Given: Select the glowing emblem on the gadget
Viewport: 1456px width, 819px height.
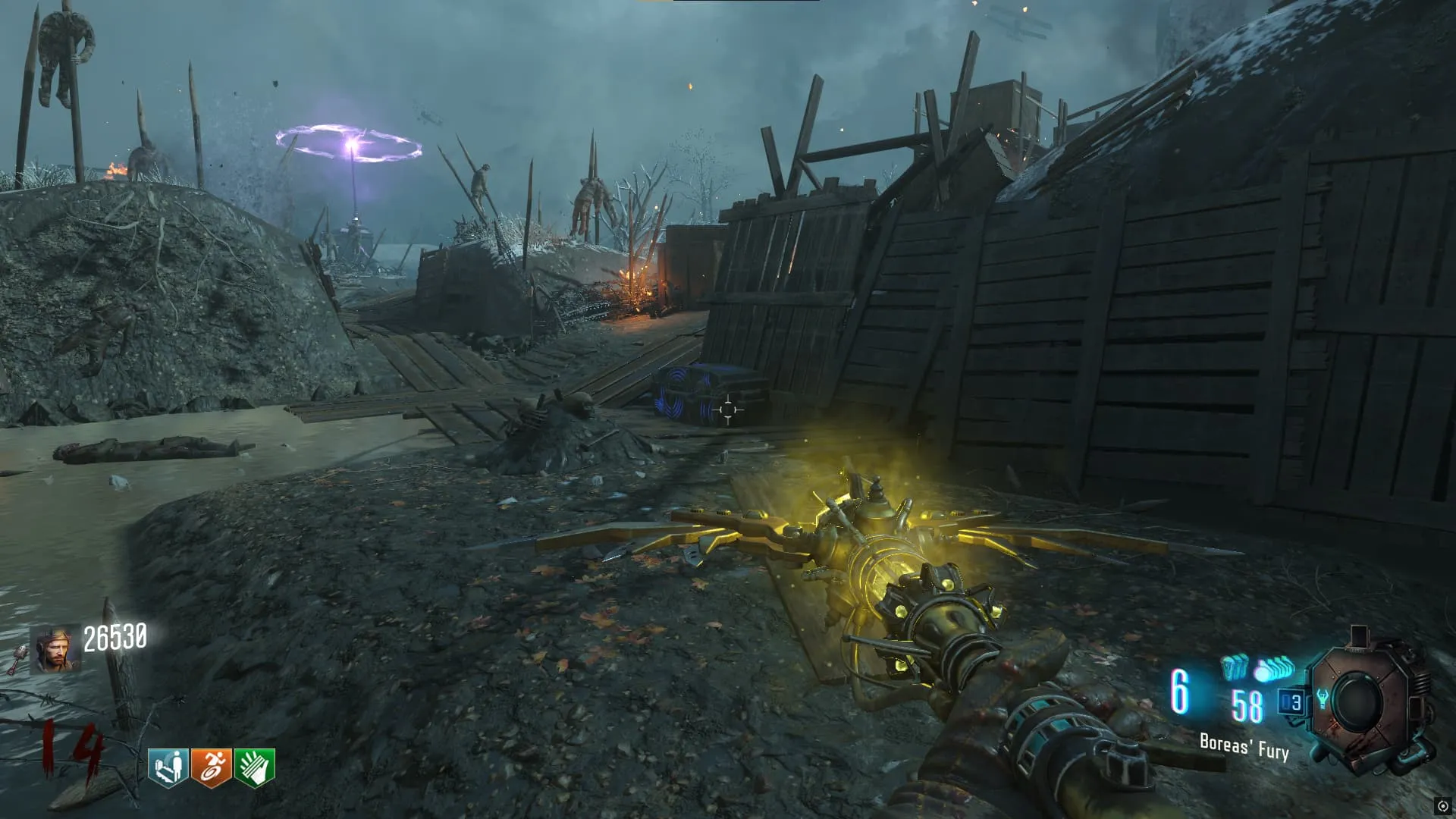Looking at the screenshot, I should (1323, 698).
